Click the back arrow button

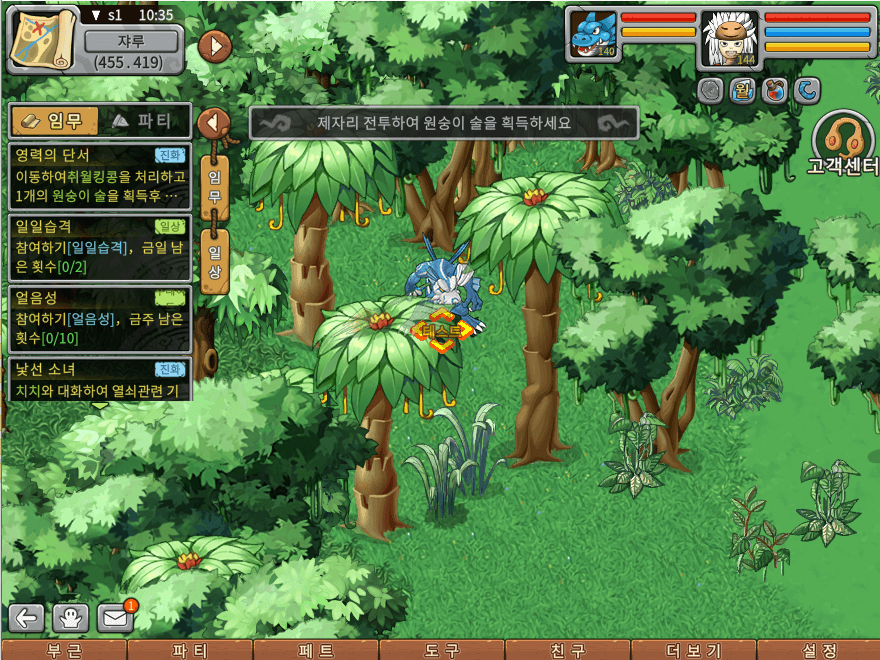pos(27,617)
